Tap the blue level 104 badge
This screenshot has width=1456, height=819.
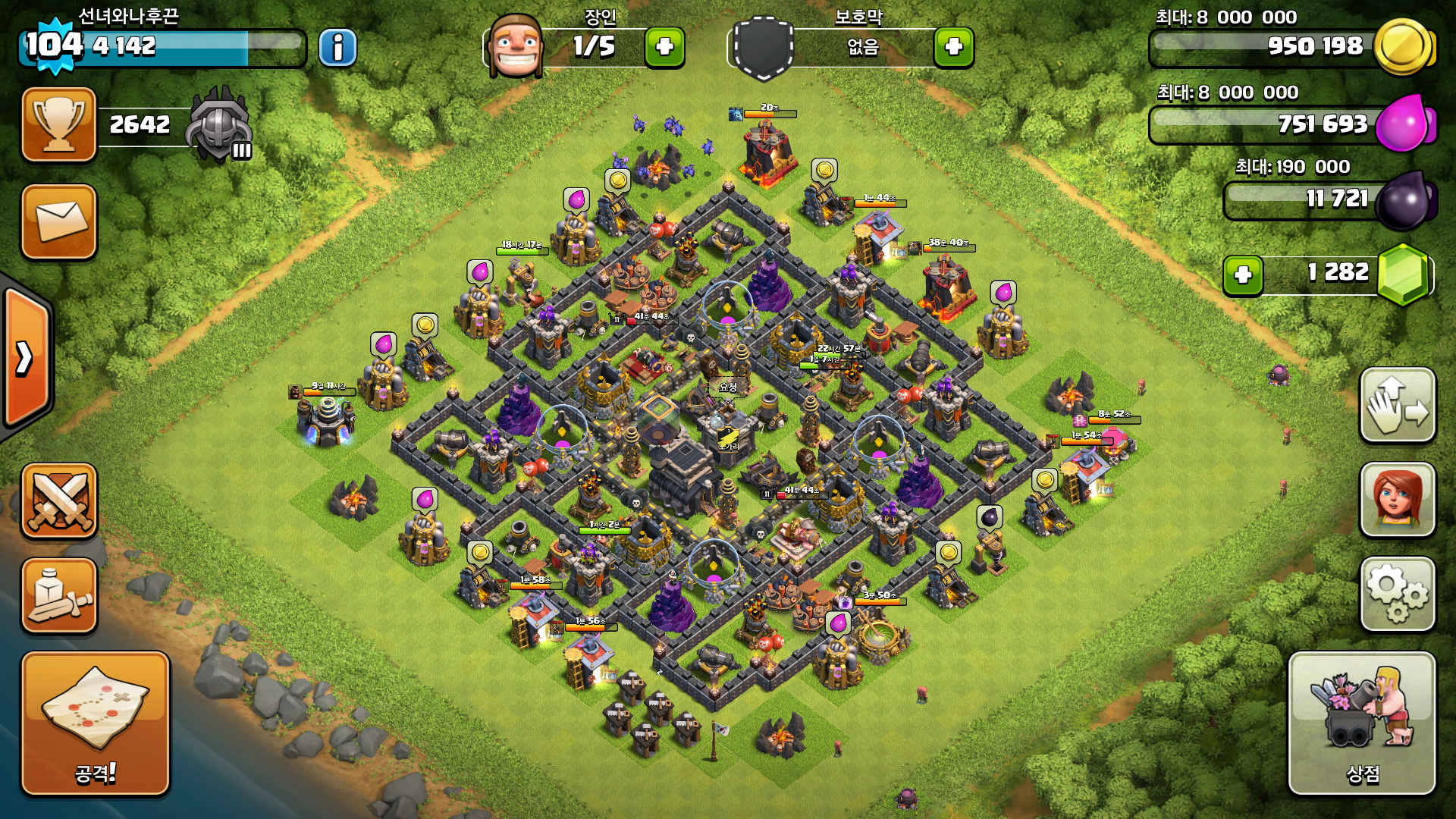54,45
